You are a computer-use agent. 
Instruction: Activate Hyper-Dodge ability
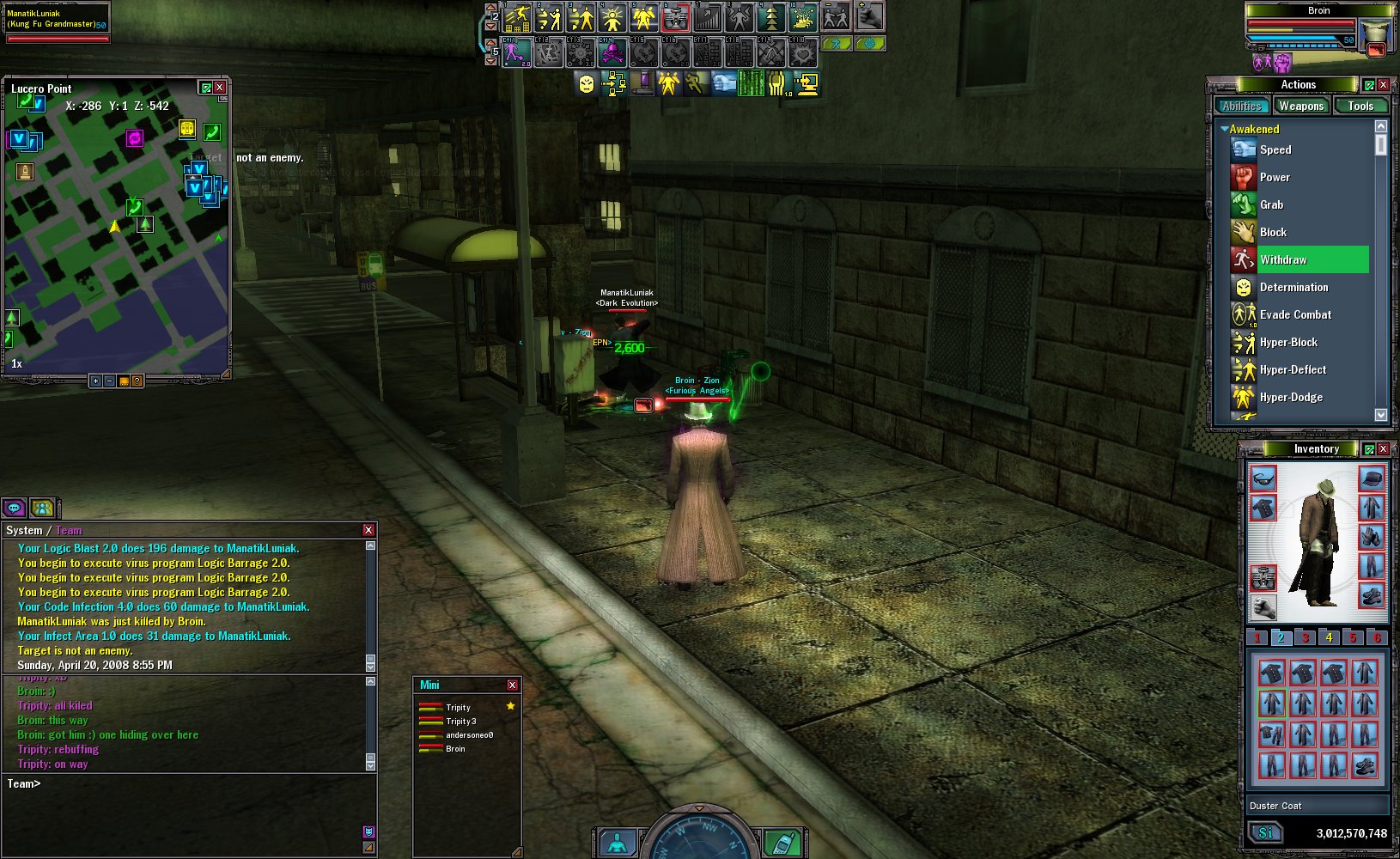point(1290,397)
